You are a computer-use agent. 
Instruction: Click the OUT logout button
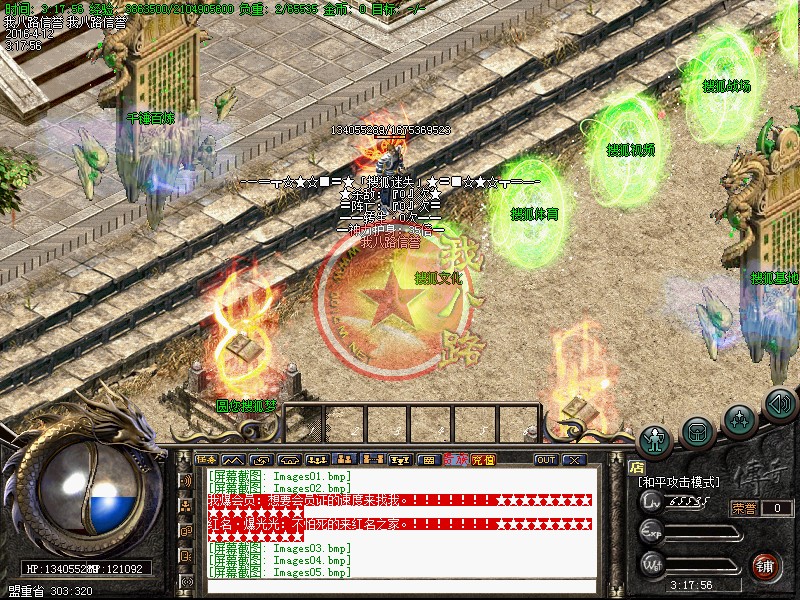coord(545,460)
